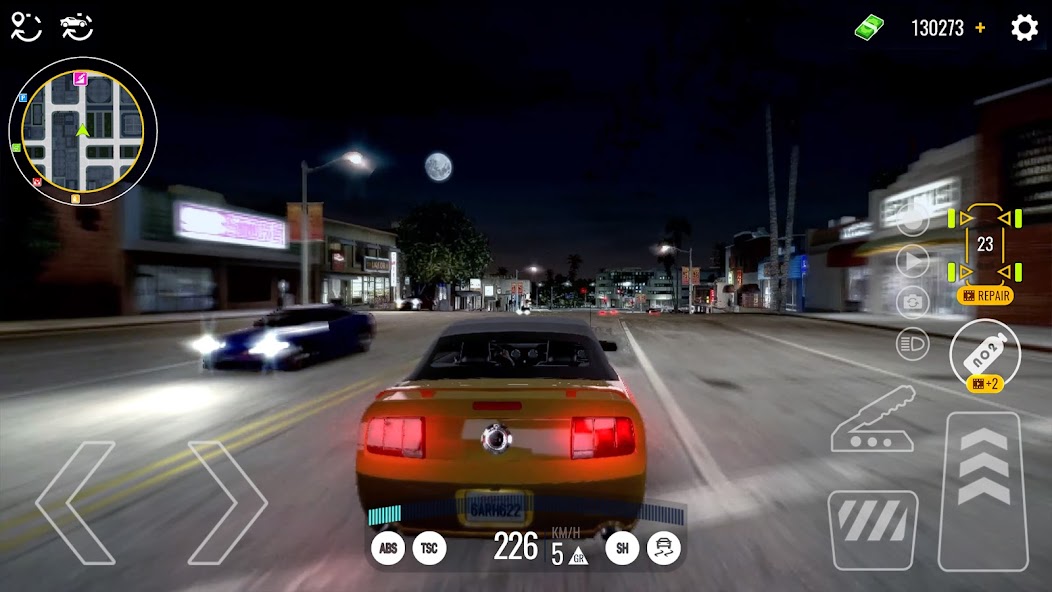The image size is (1052, 592).
Task: Switch camera view with the camera icon
Action: tap(912, 302)
